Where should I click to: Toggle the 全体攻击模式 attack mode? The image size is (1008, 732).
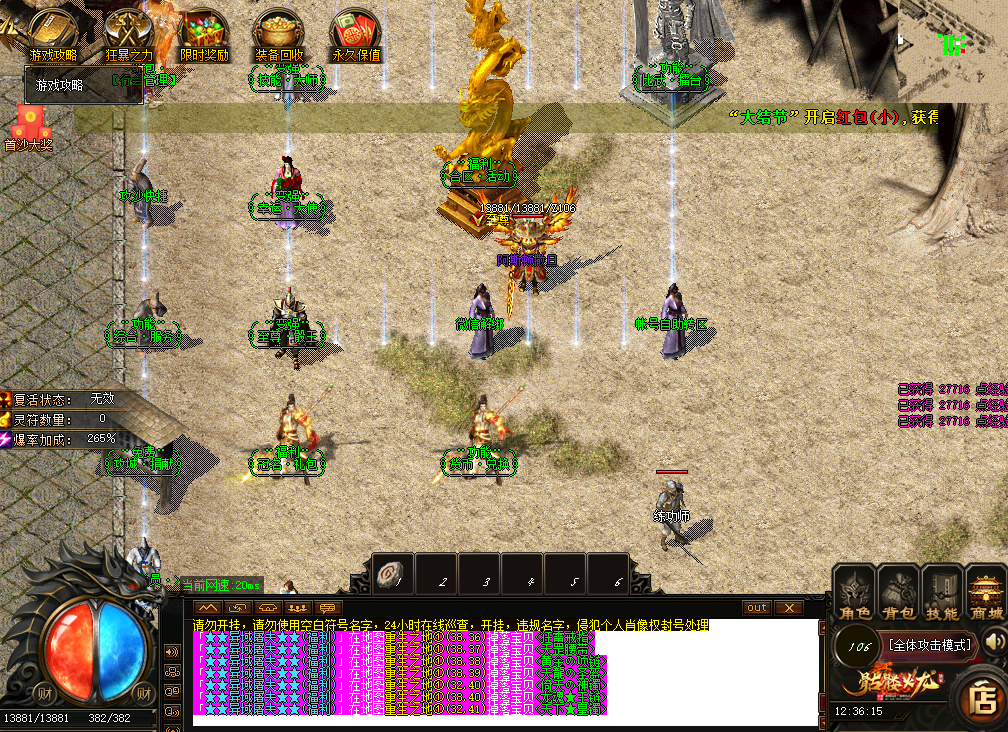point(932,645)
